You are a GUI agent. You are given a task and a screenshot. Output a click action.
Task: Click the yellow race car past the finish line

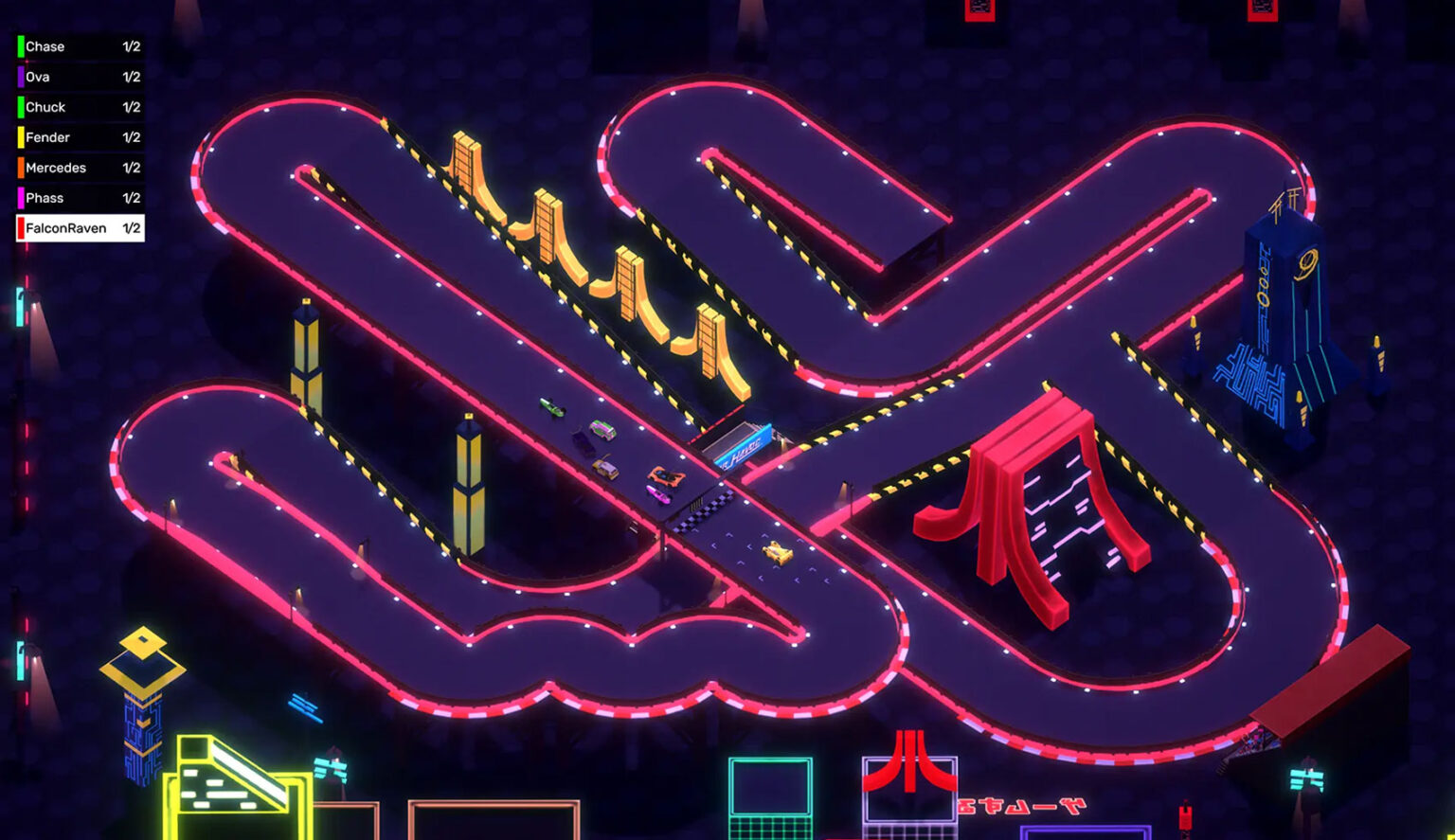(777, 552)
